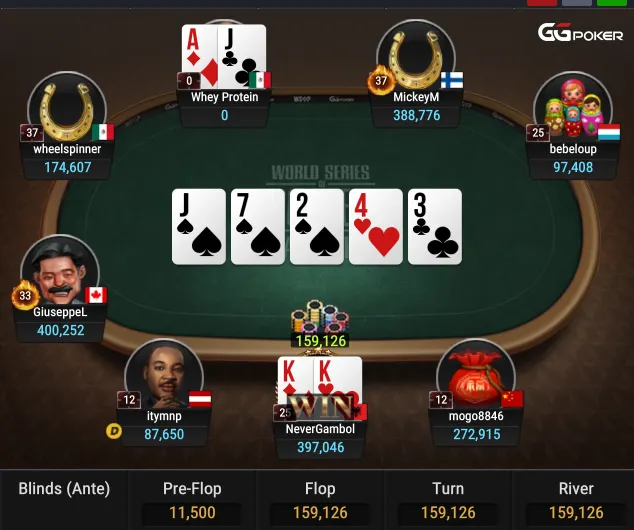634x530 pixels.
Task: Select NeverGambol's name plate
Action: coord(320,439)
